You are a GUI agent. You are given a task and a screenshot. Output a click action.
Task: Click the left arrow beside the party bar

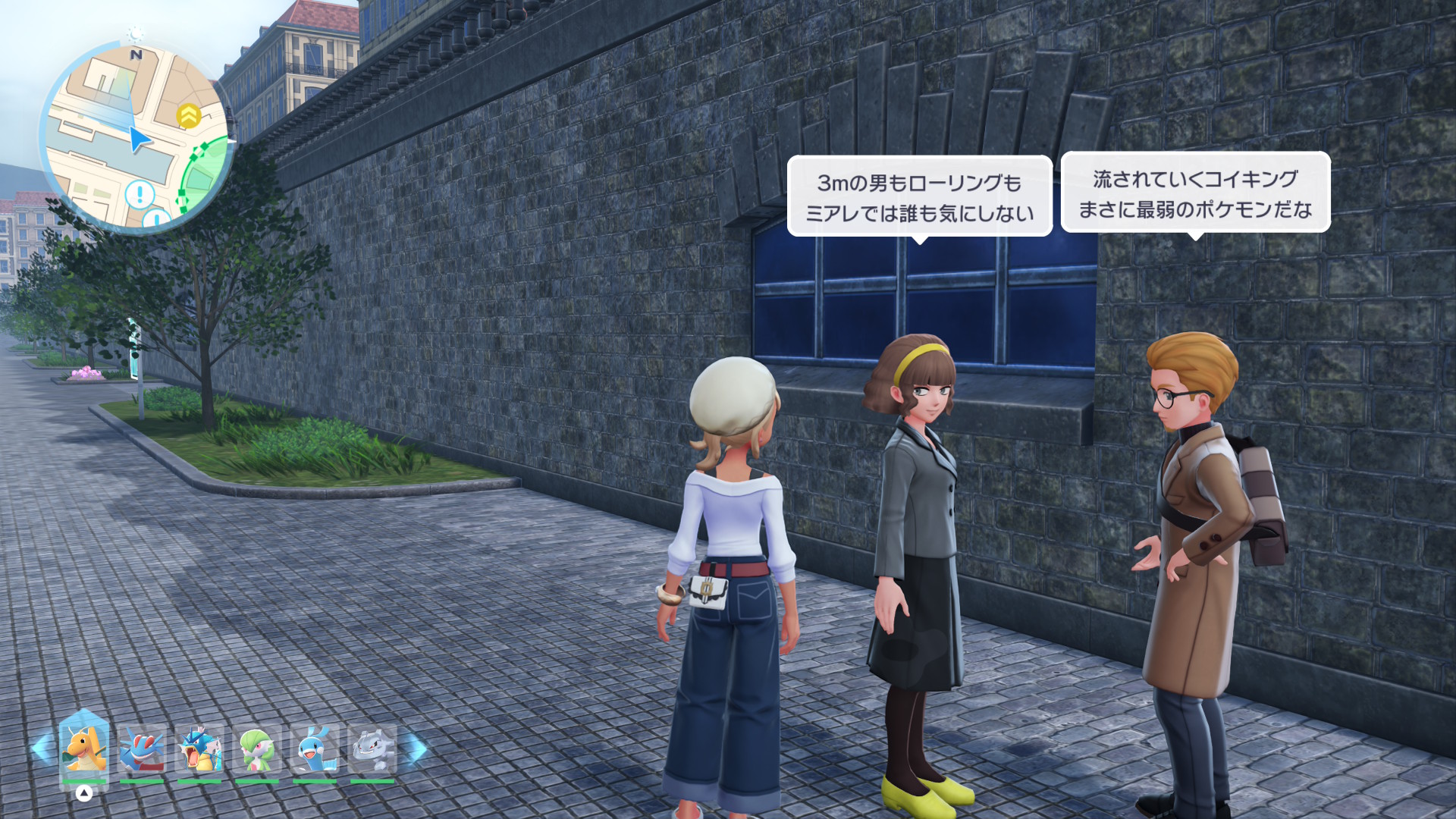(42, 748)
